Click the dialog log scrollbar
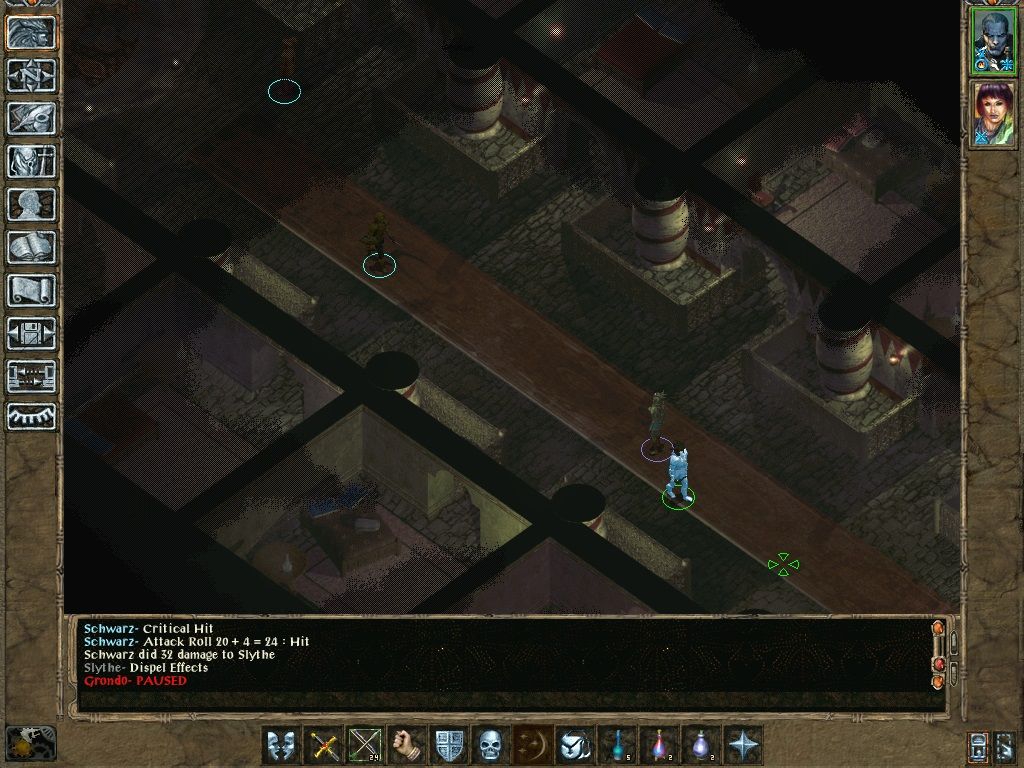This screenshot has height=768, width=1024. click(x=938, y=655)
